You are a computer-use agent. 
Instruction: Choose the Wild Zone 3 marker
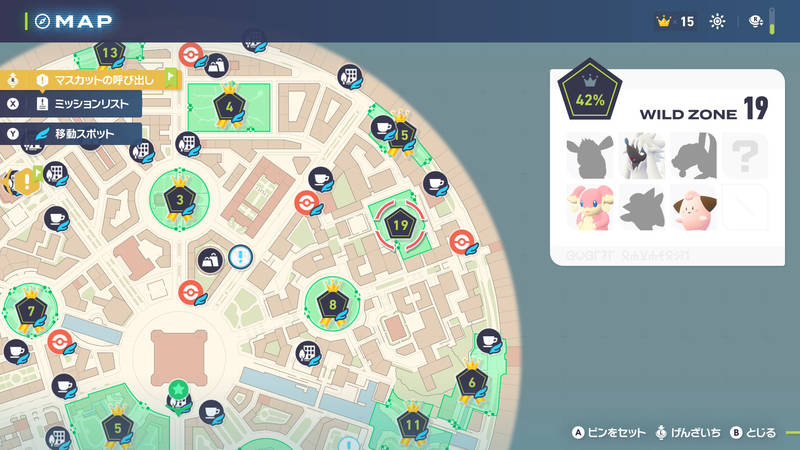(180, 200)
